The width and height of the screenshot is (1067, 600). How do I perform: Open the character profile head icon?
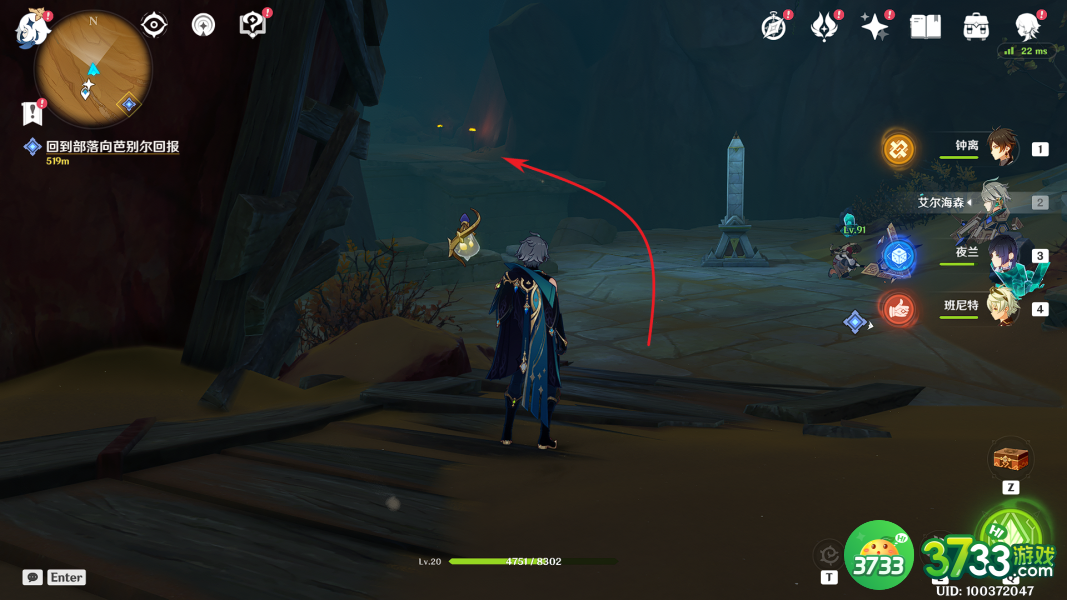(x=1027, y=27)
